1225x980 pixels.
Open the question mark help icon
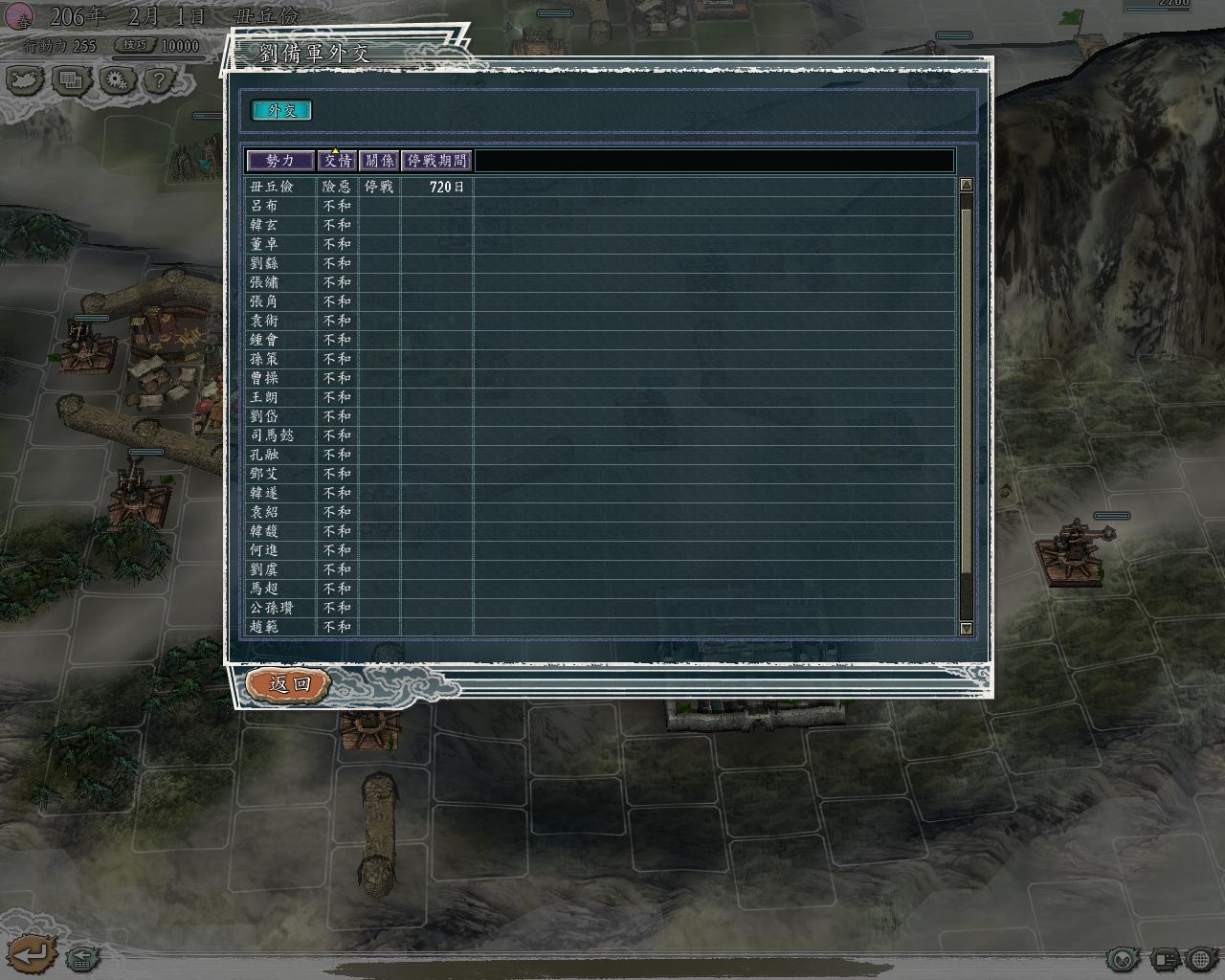[157, 80]
